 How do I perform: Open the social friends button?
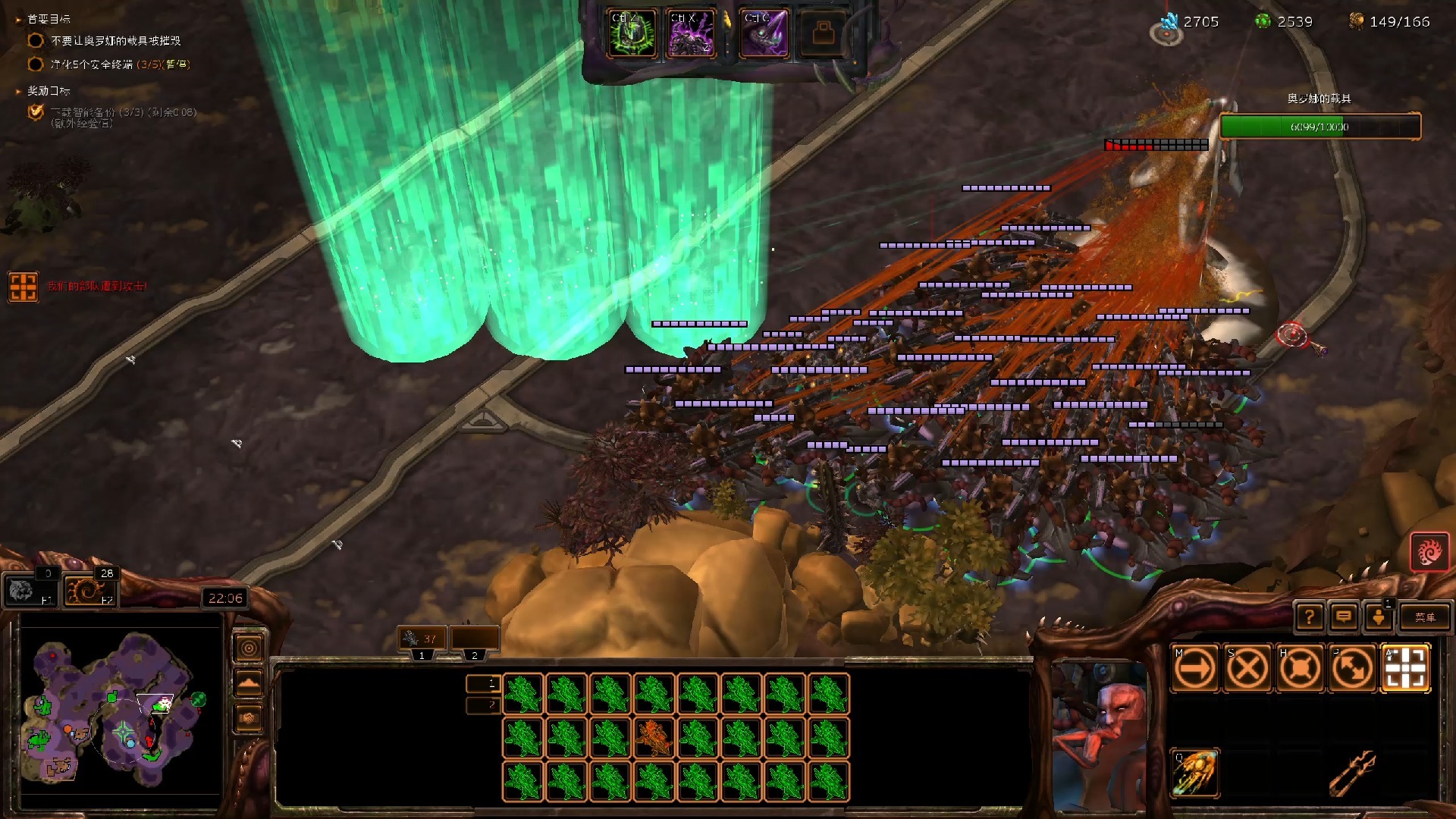(1379, 617)
